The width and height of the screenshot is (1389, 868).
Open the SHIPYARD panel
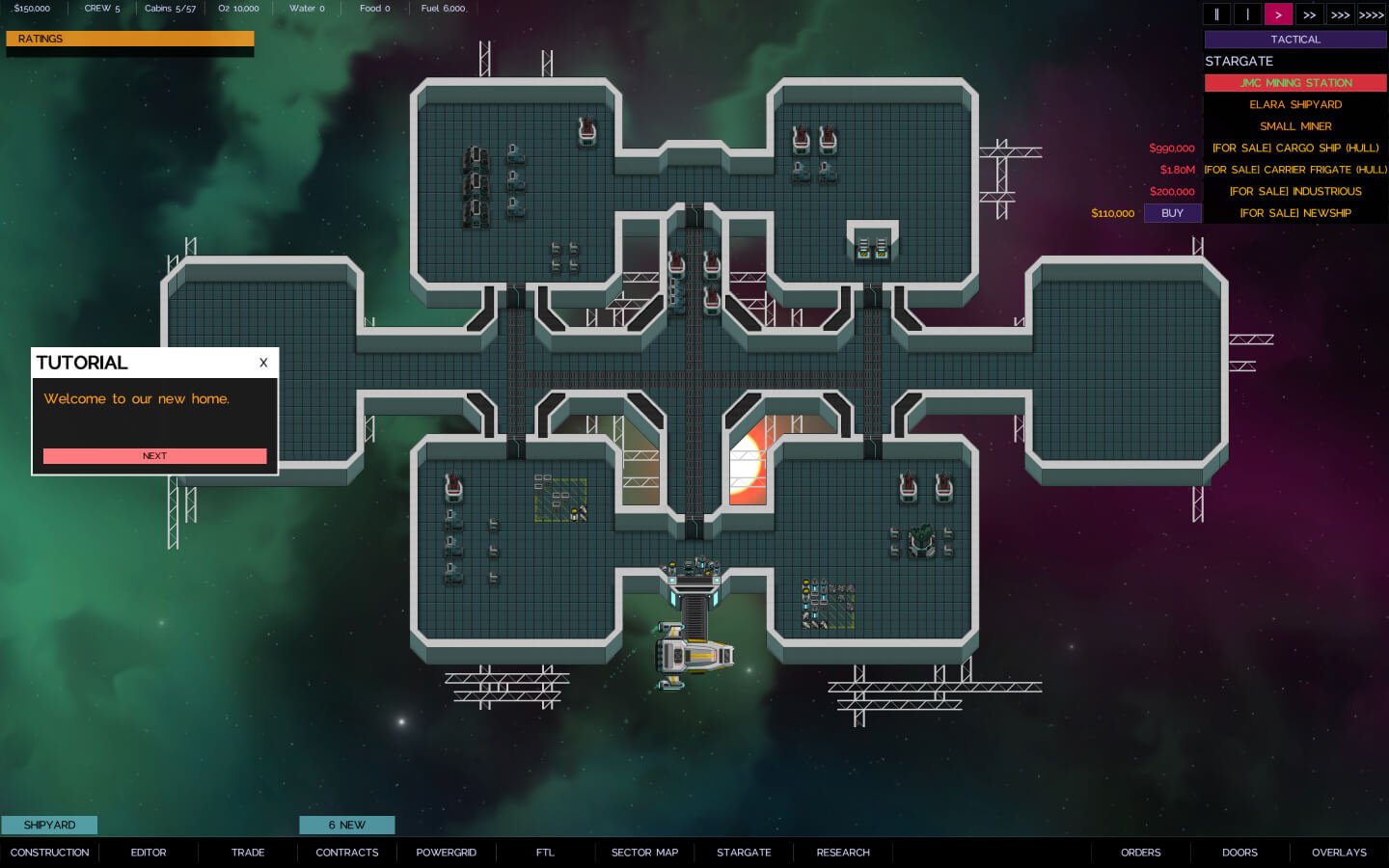49,825
